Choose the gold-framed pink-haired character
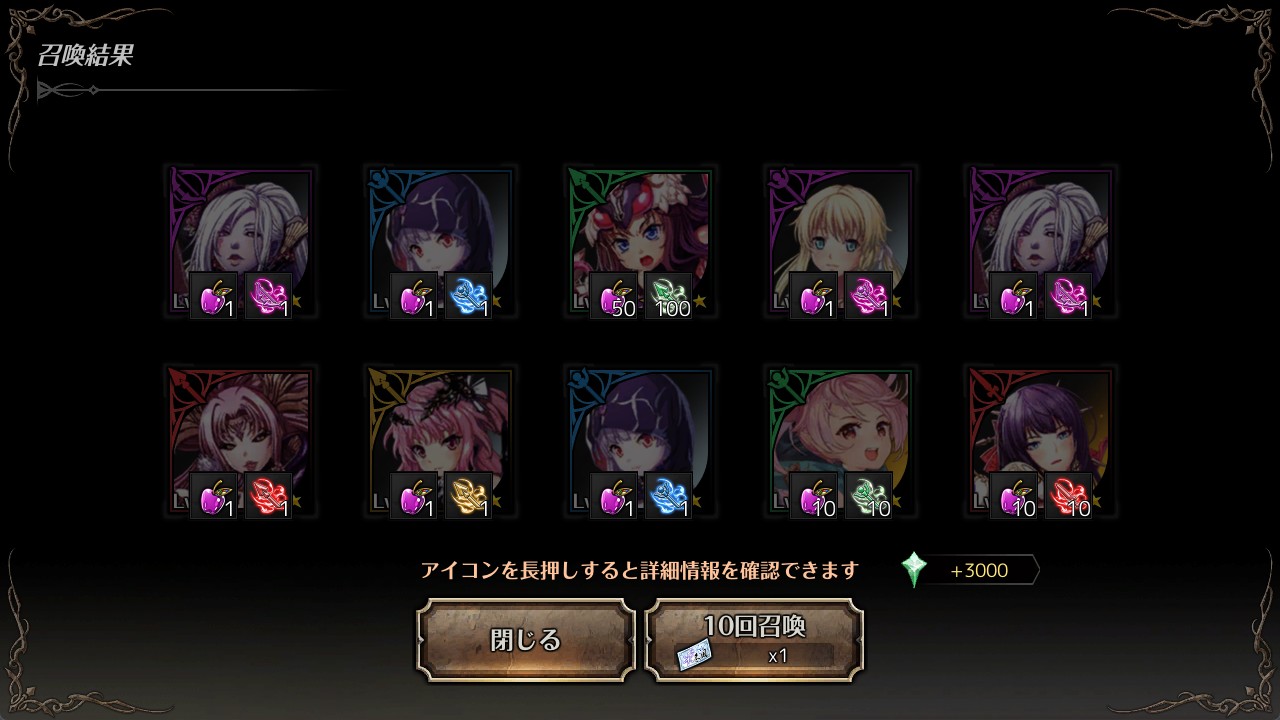 click(440, 441)
